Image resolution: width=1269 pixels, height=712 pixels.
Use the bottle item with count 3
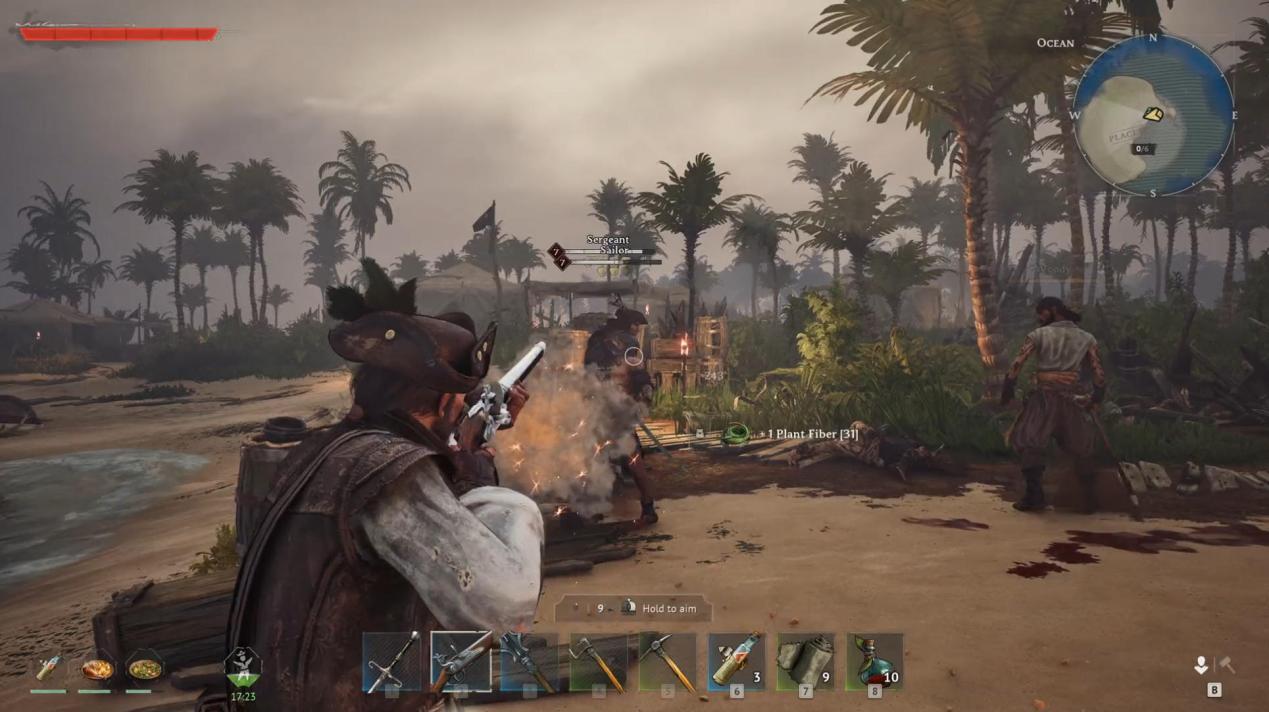(736, 661)
